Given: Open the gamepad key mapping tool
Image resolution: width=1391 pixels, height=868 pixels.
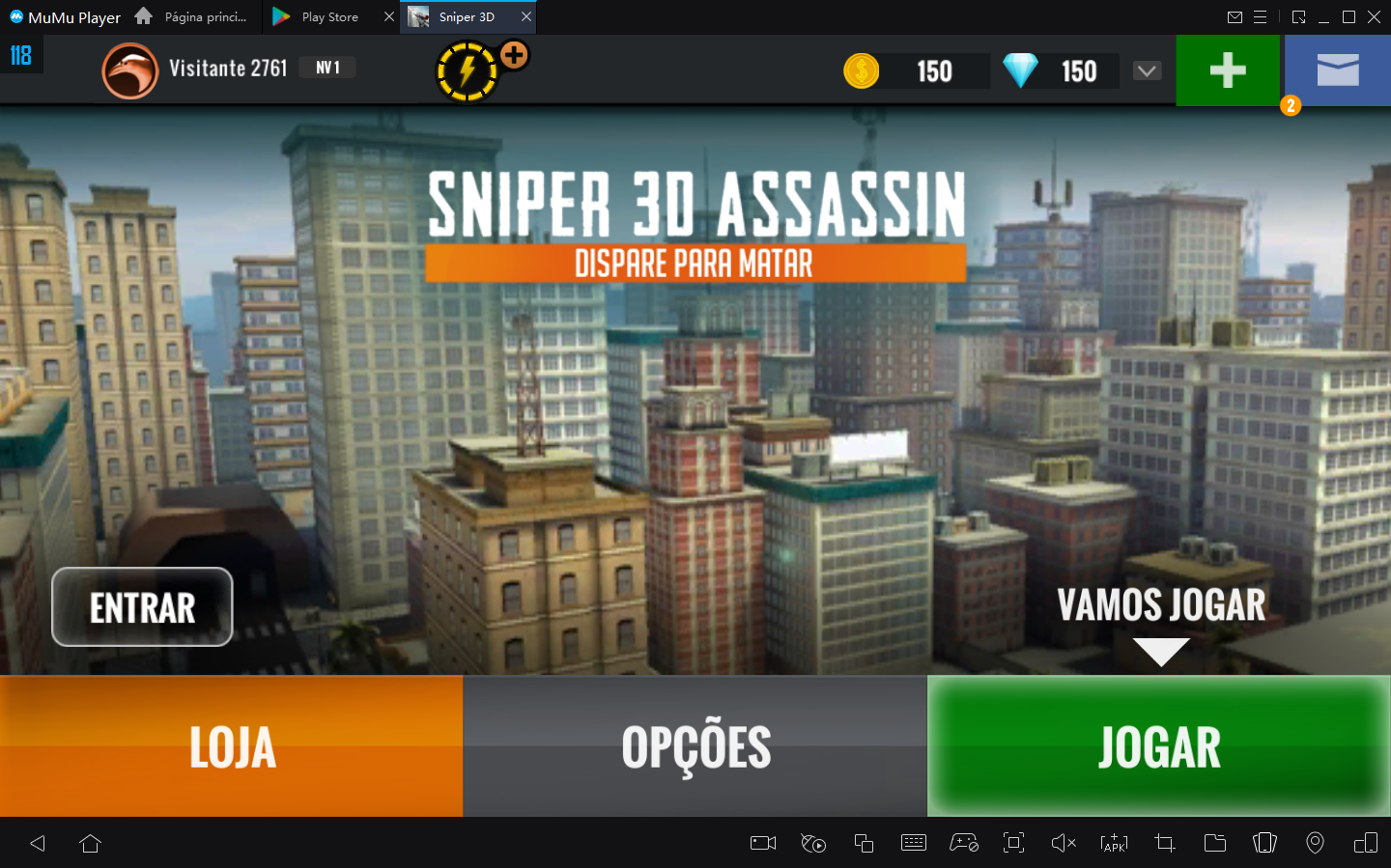Looking at the screenshot, I should coord(963,843).
